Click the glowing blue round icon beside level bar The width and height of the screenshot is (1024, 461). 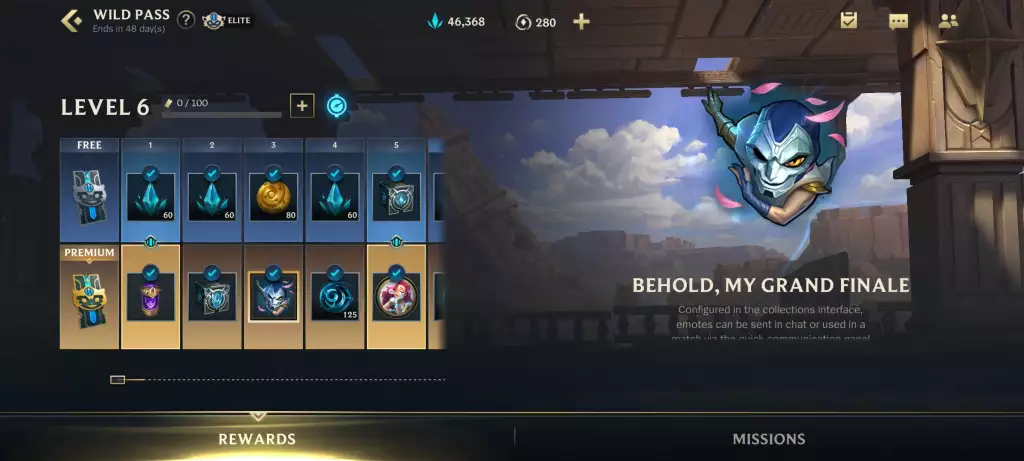pos(337,105)
